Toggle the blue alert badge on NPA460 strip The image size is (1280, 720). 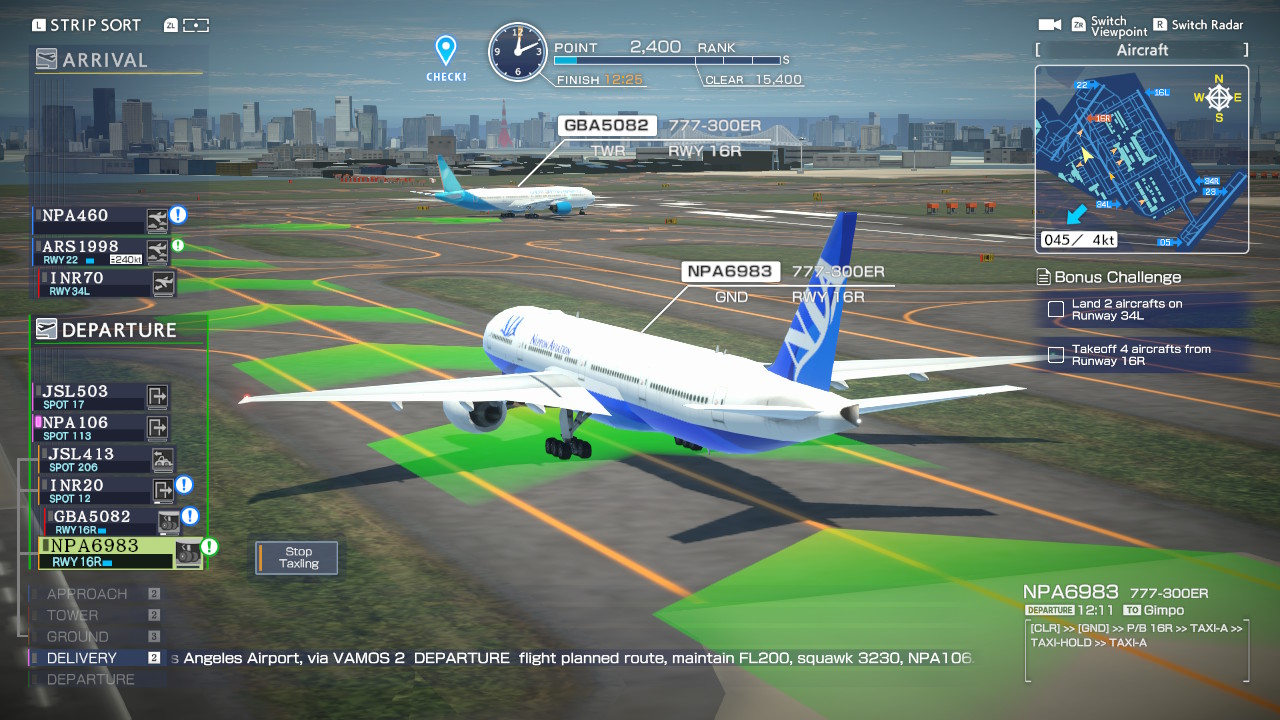[x=178, y=216]
